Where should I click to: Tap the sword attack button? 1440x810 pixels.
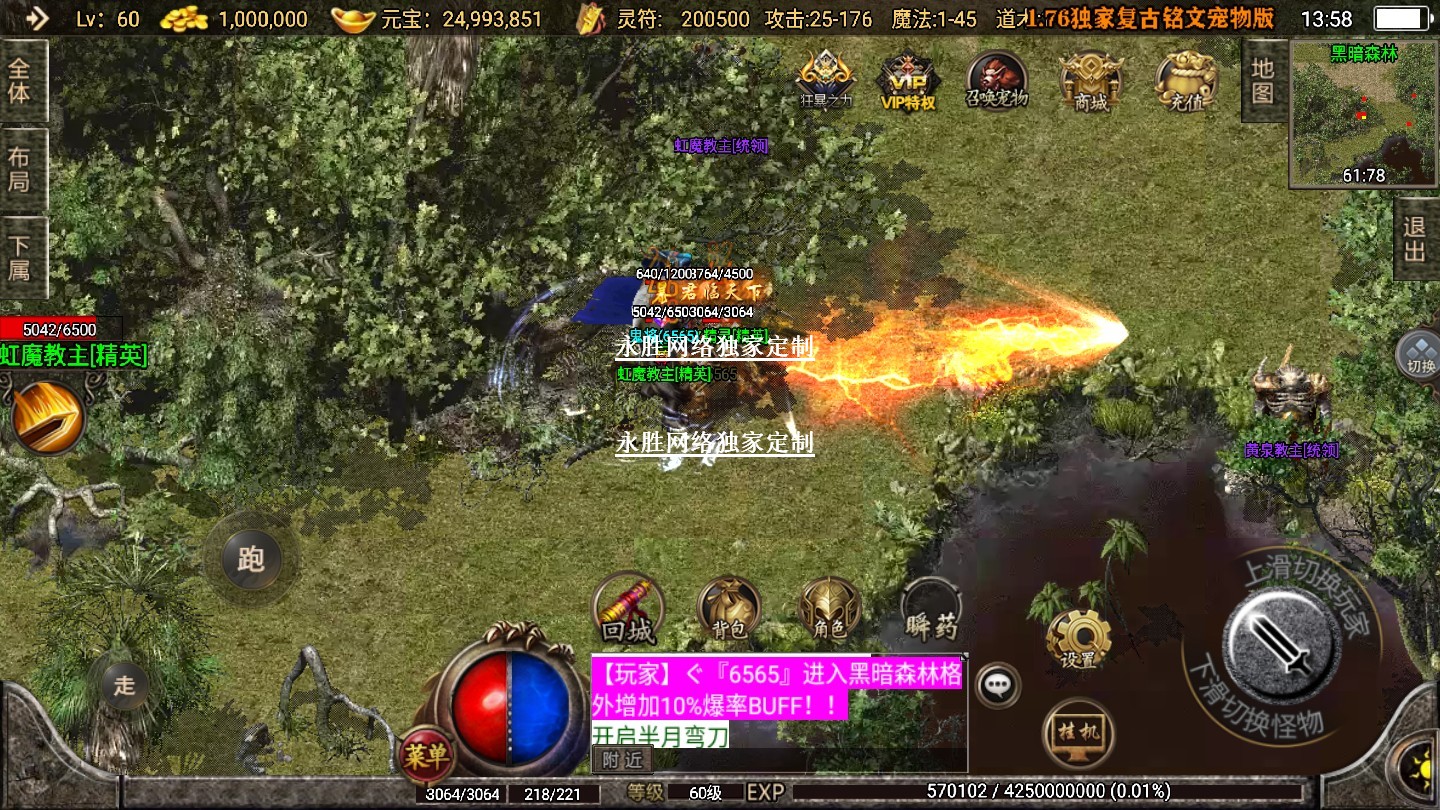(x=1281, y=643)
